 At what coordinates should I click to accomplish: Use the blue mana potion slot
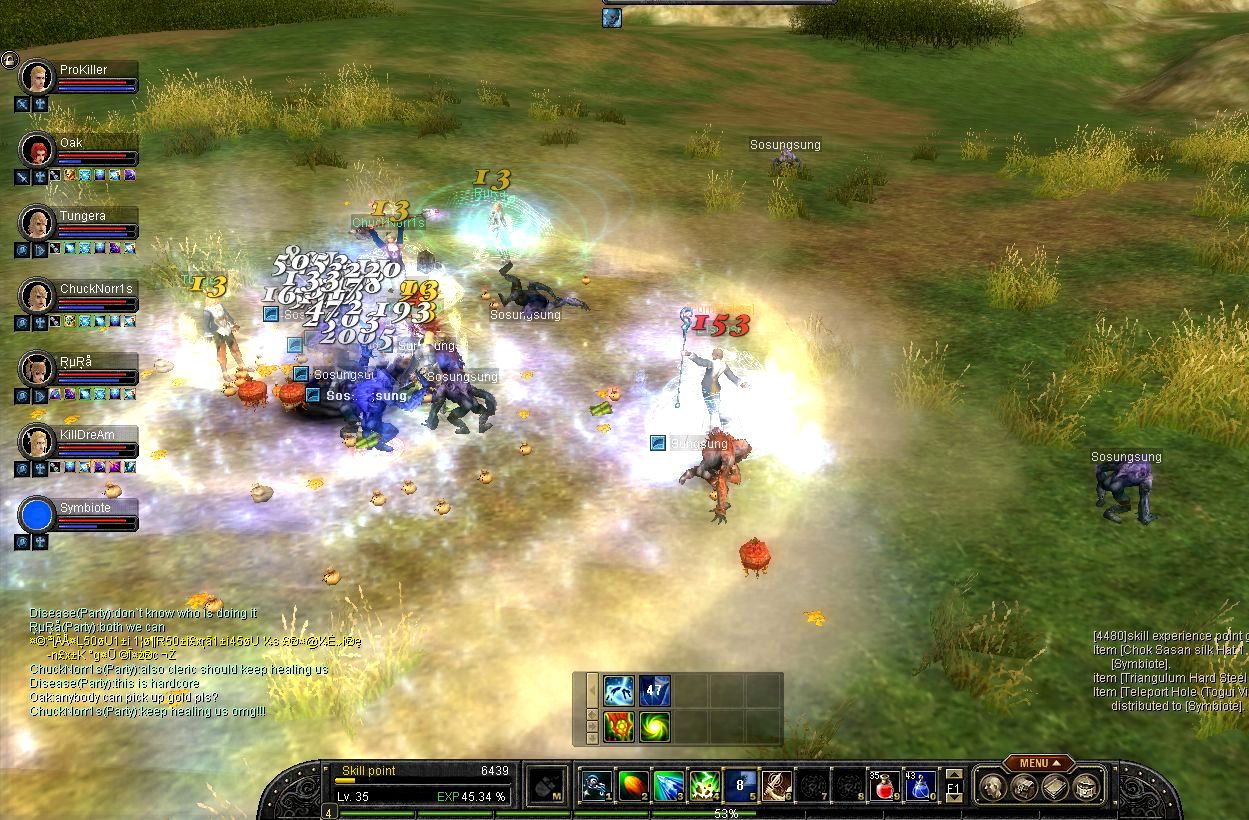coord(920,785)
